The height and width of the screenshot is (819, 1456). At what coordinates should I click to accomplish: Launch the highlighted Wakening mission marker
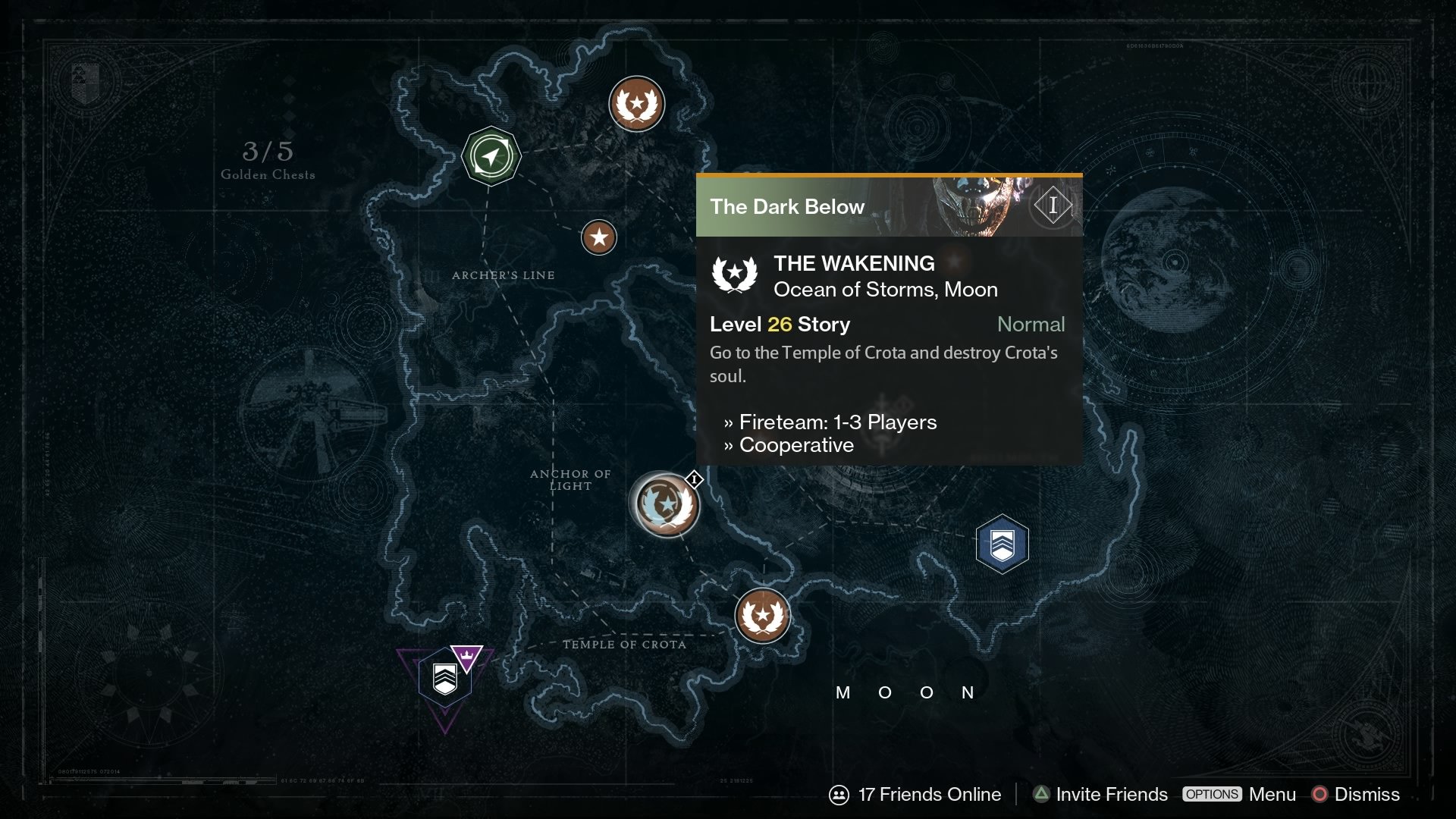tap(666, 504)
